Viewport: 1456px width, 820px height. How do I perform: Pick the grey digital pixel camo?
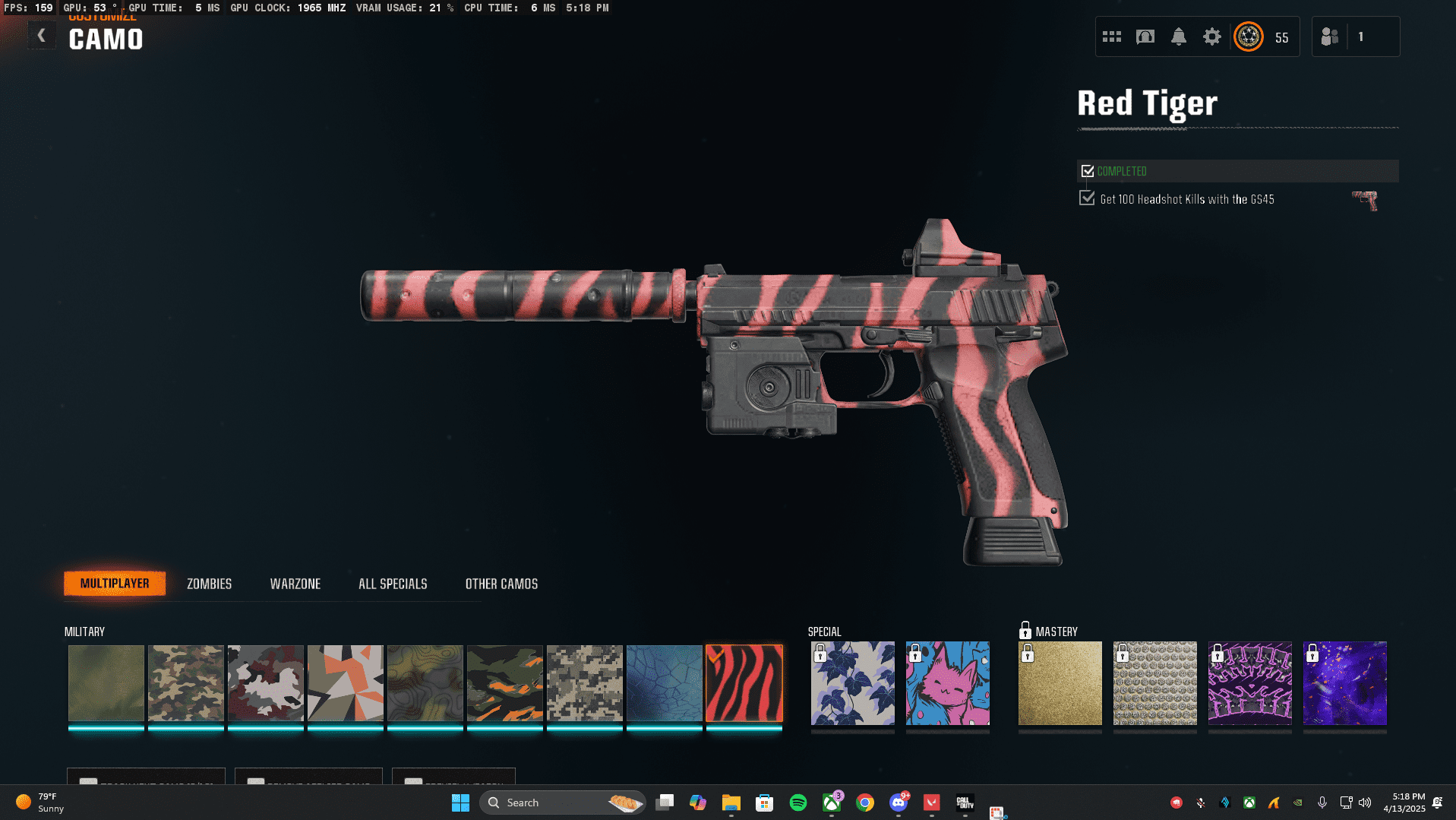(584, 683)
